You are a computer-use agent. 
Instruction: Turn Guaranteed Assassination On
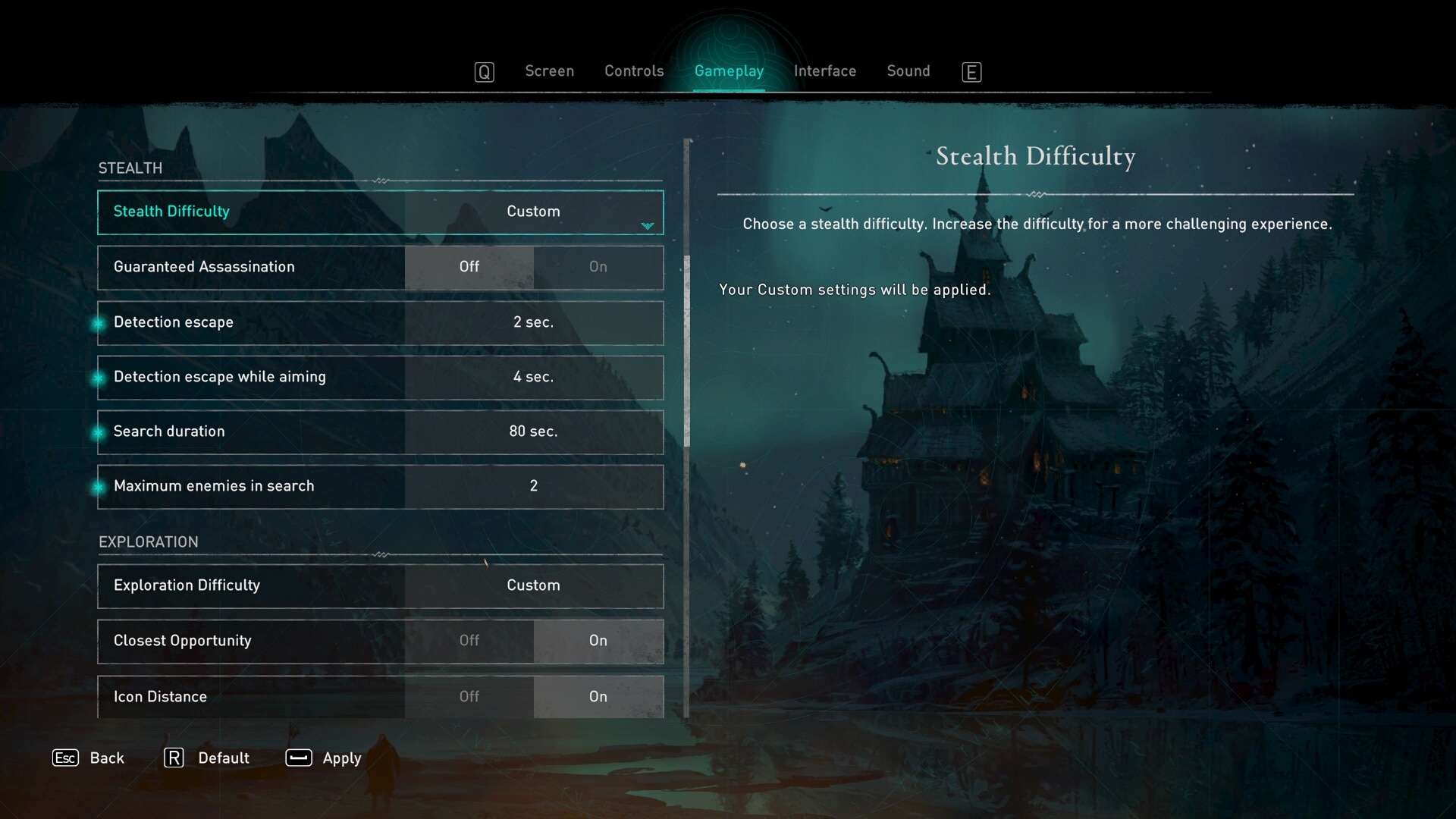click(x=598, y=267)
